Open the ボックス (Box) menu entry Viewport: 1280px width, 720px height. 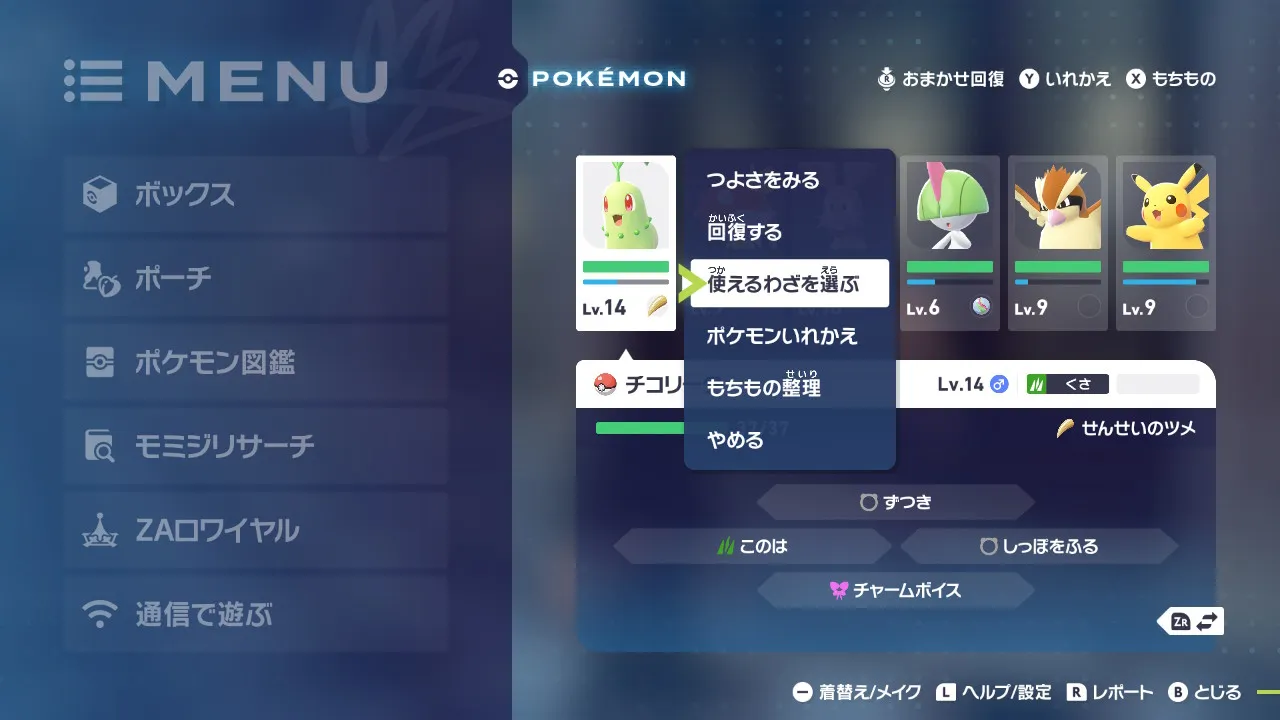point(255,194)
